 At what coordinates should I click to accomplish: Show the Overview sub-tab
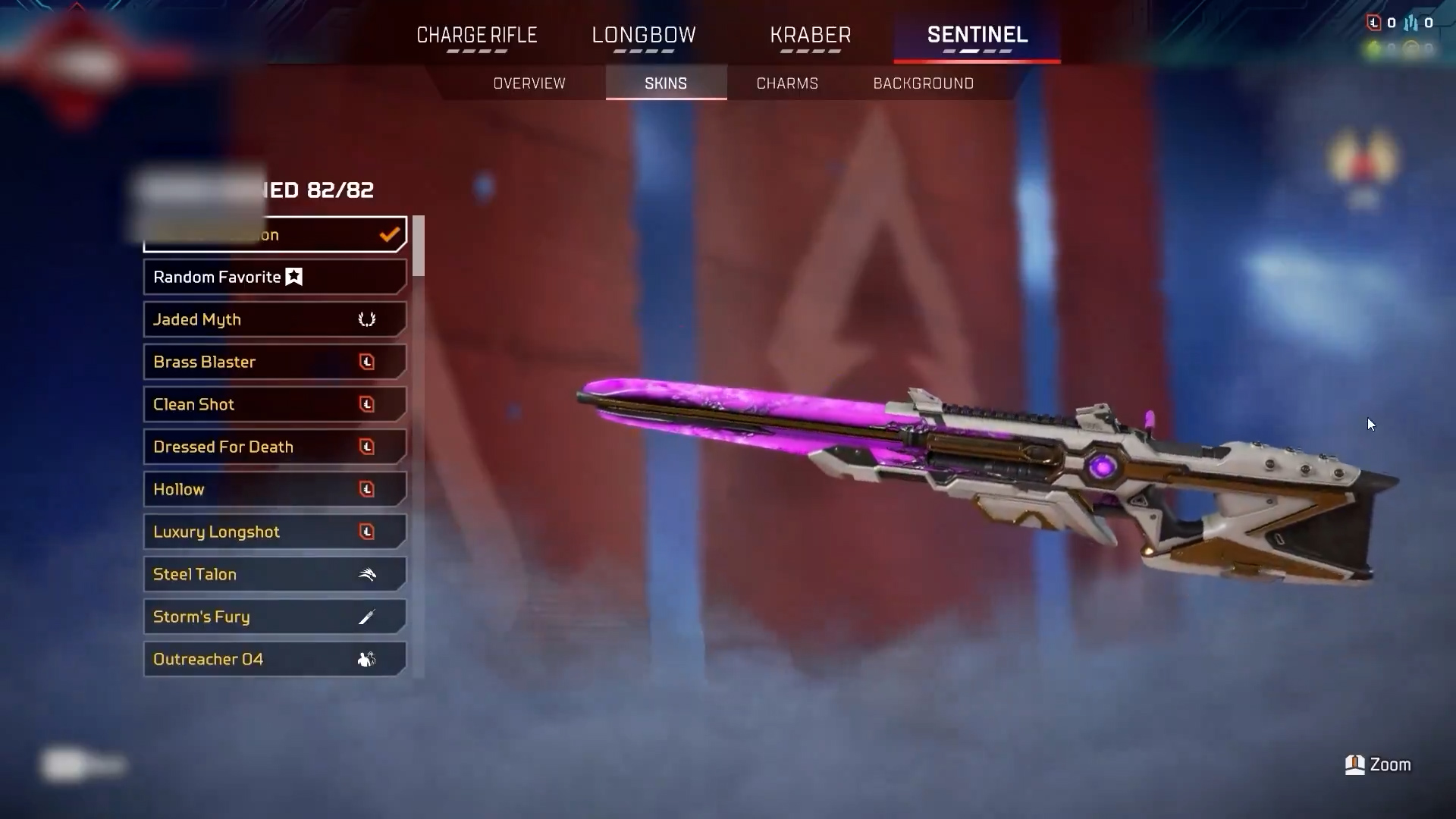point(529,83)
